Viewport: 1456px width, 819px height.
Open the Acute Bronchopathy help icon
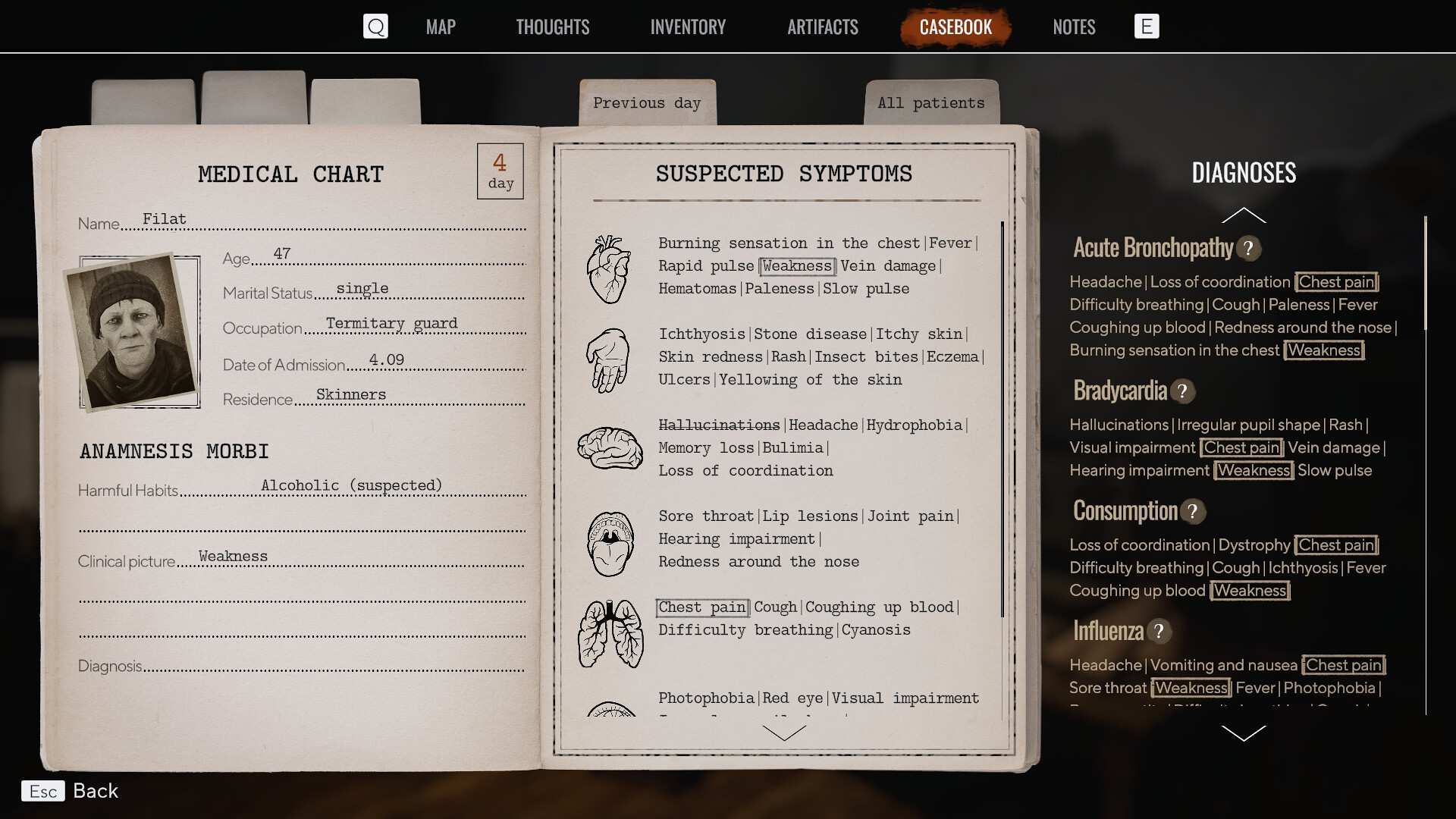click(1248, 248)
